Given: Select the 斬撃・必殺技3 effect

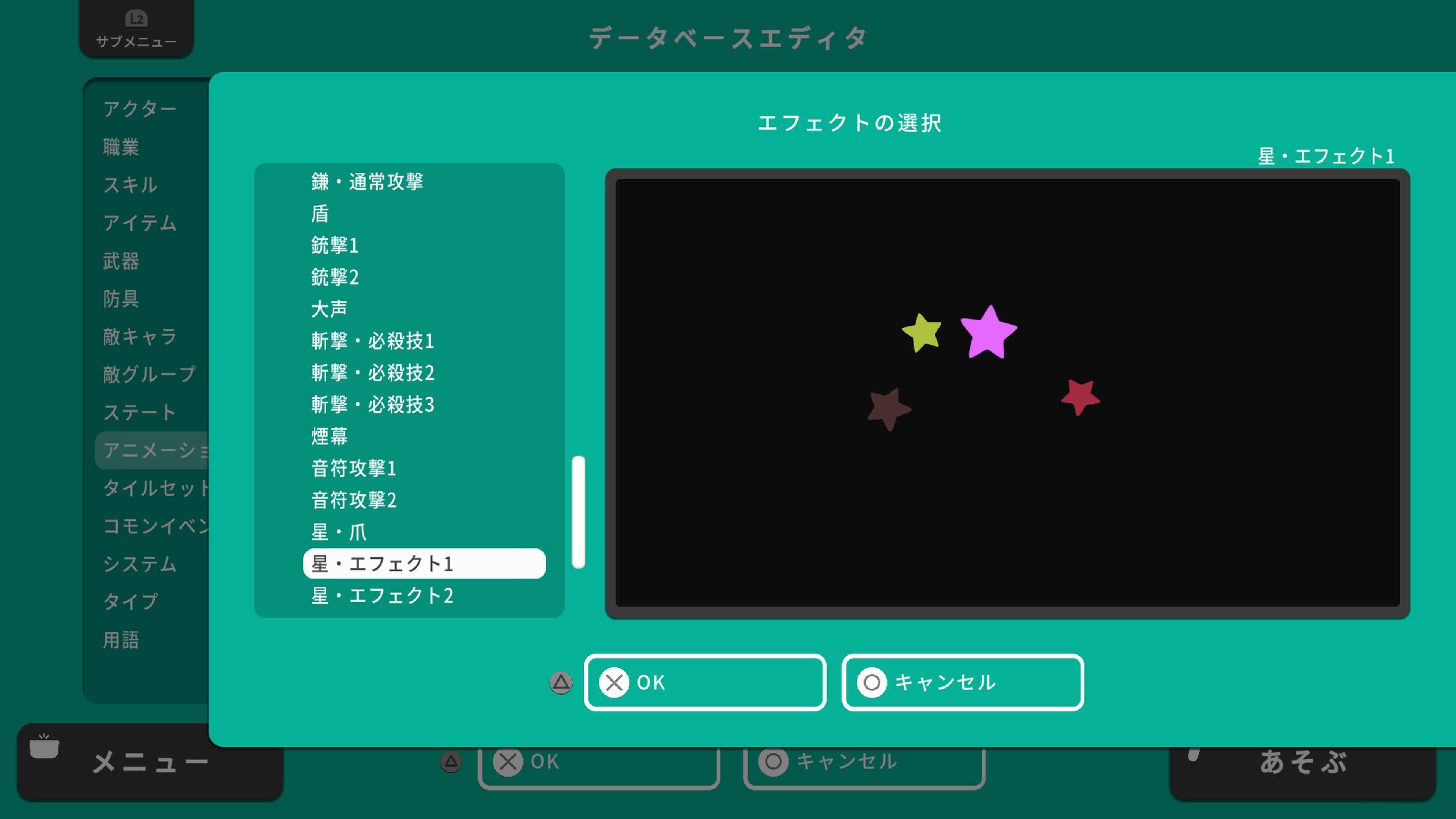Looking at the screenshot, I should click(x=372, y=405).
